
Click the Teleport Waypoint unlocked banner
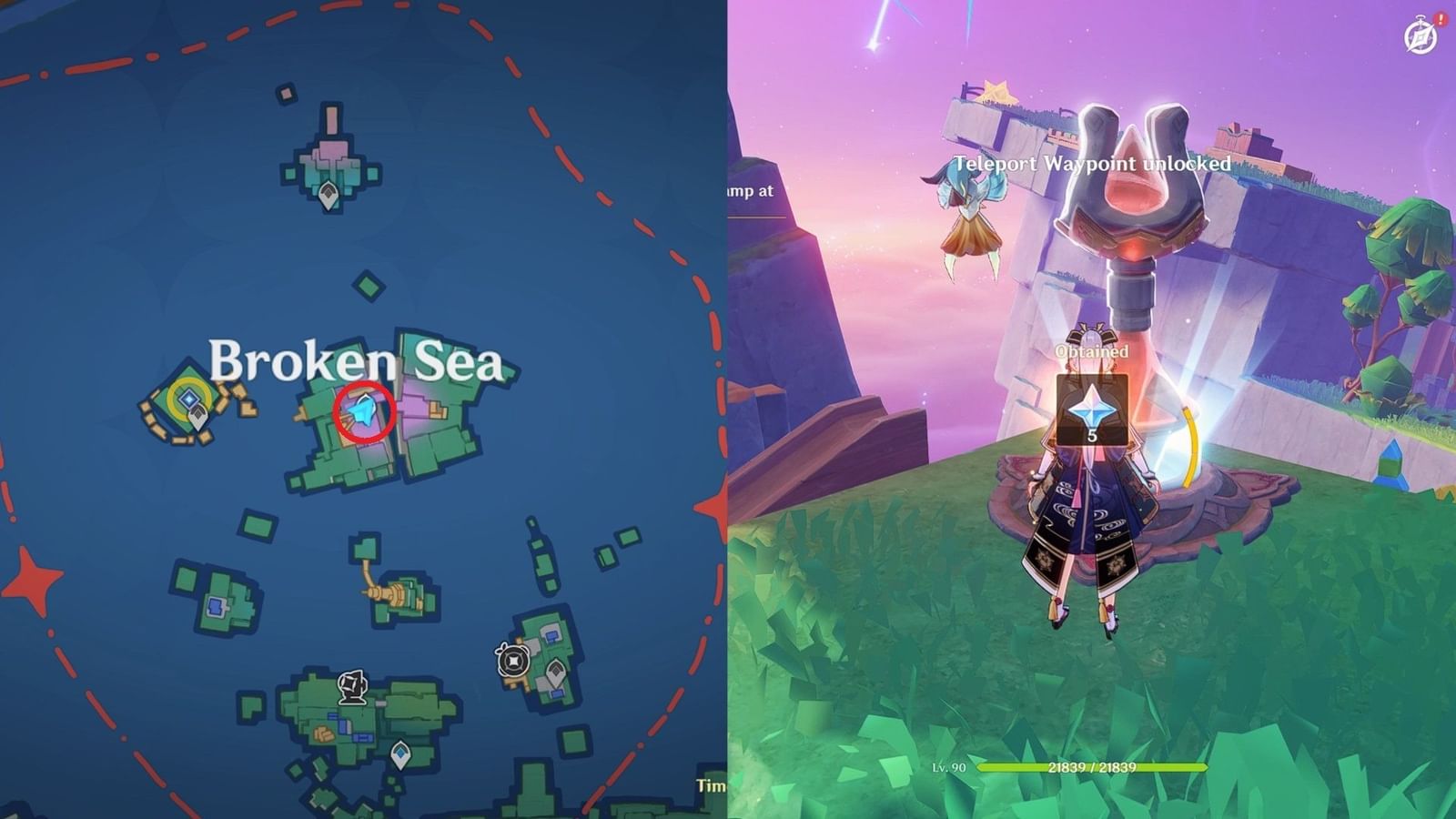[x=1090, y=166]
